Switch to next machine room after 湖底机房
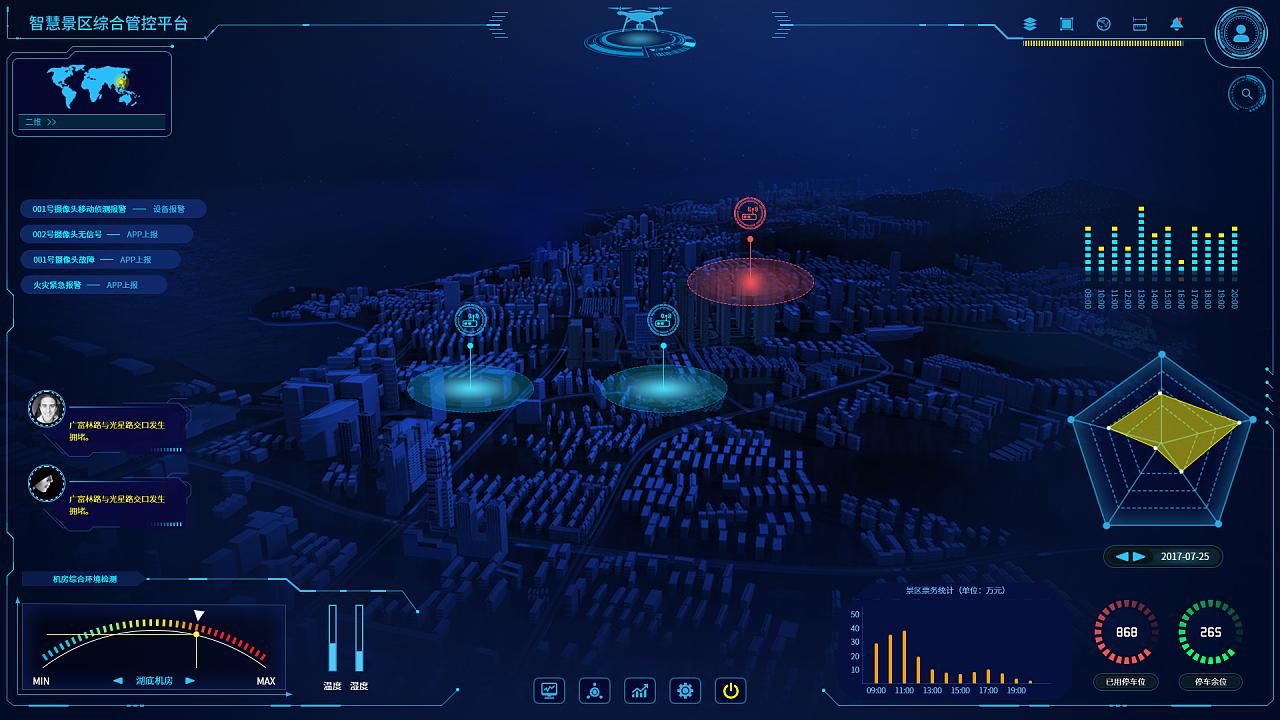The width and height of the screenshot is (1280, 720). click(x=190, y=681)
